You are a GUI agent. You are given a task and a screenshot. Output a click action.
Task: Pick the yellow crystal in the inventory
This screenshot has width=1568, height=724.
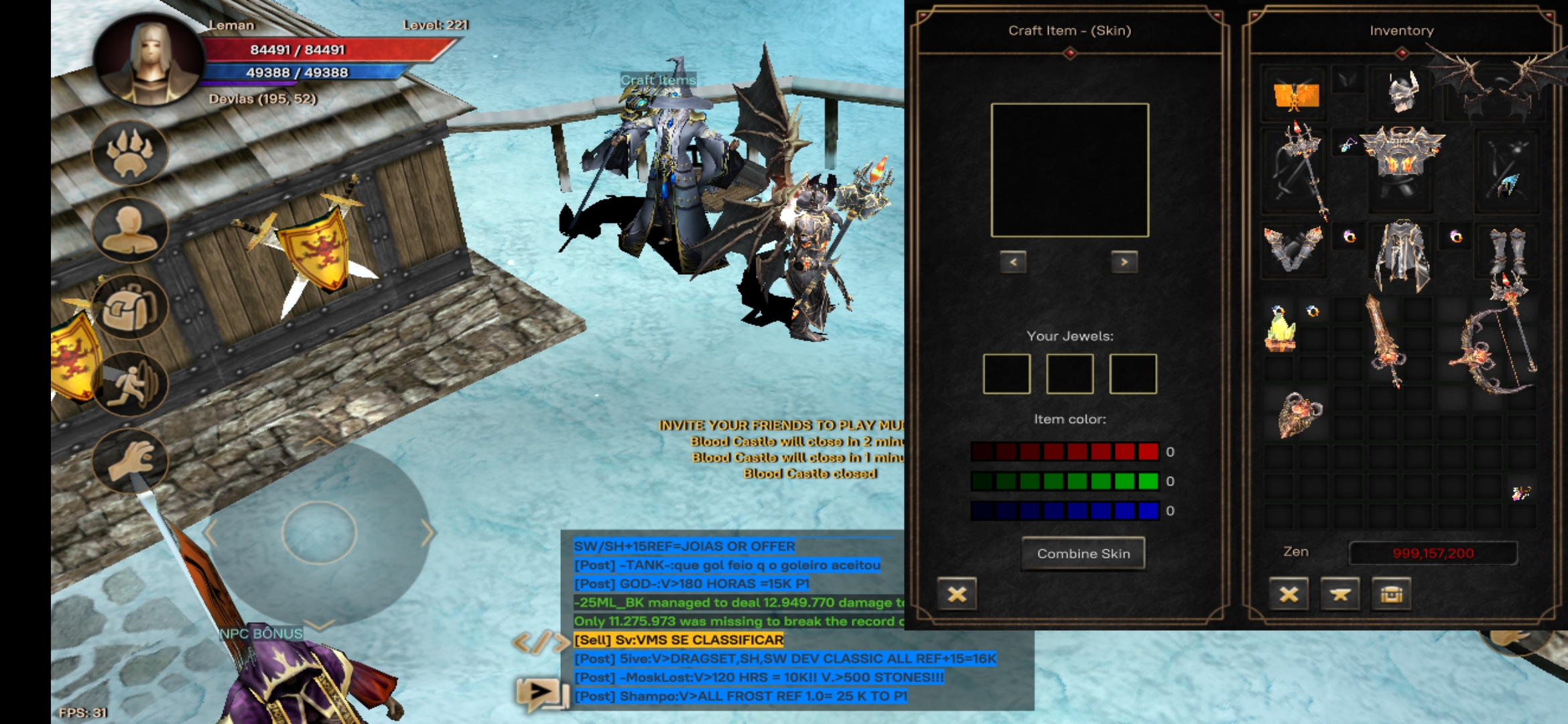(x=1280, y=330)
